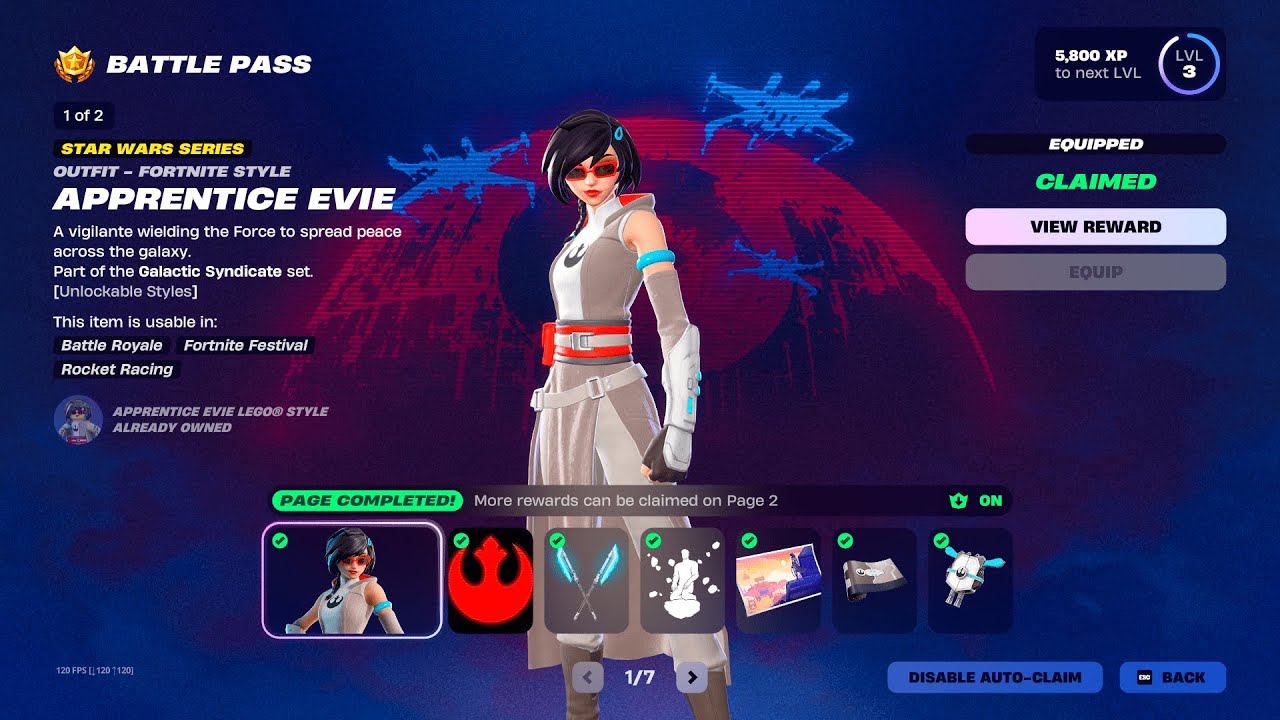The height and width of the screenshot is (720, 1280).
Task: Open the Unlockable Styles link
Action: (x=125, y=292)
